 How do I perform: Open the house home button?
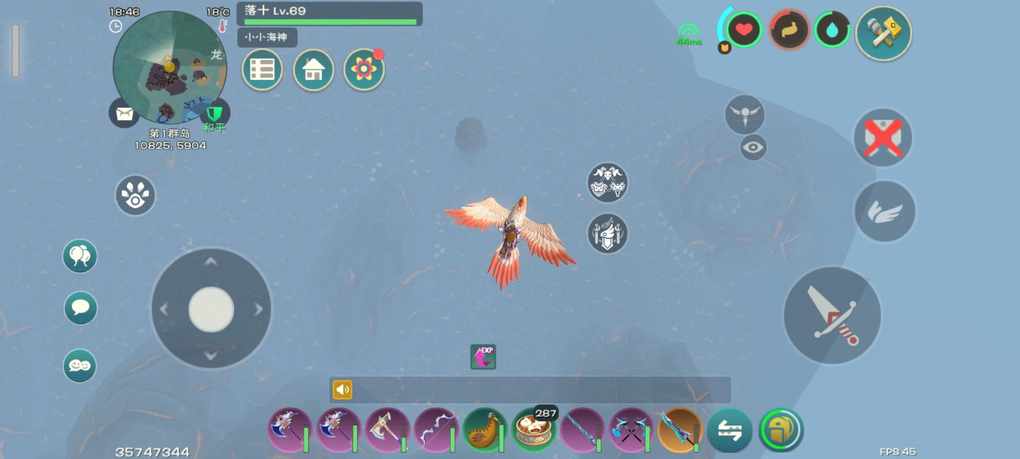click(313, 70)
